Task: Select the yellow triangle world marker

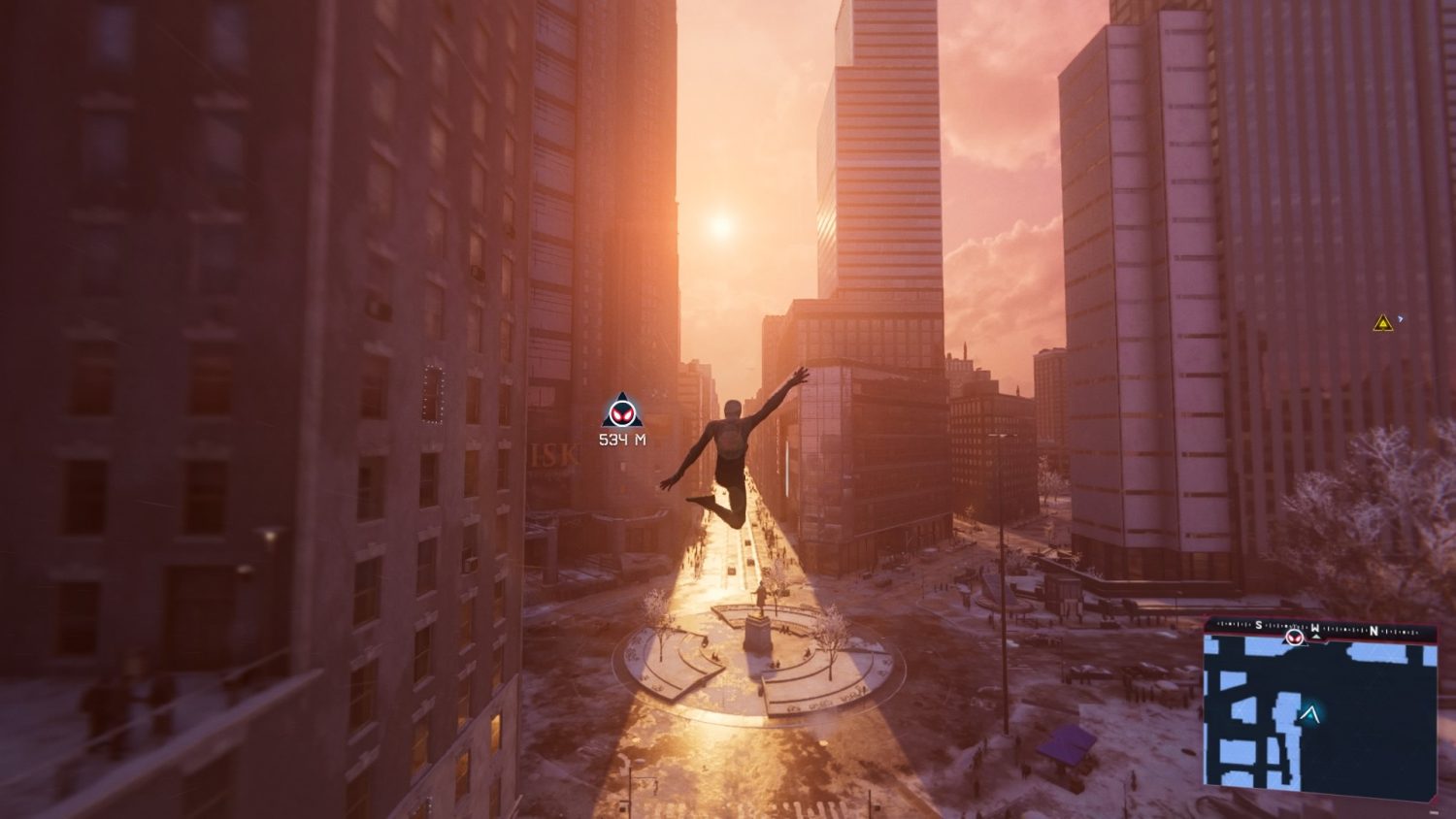Action: point(1383,322)
